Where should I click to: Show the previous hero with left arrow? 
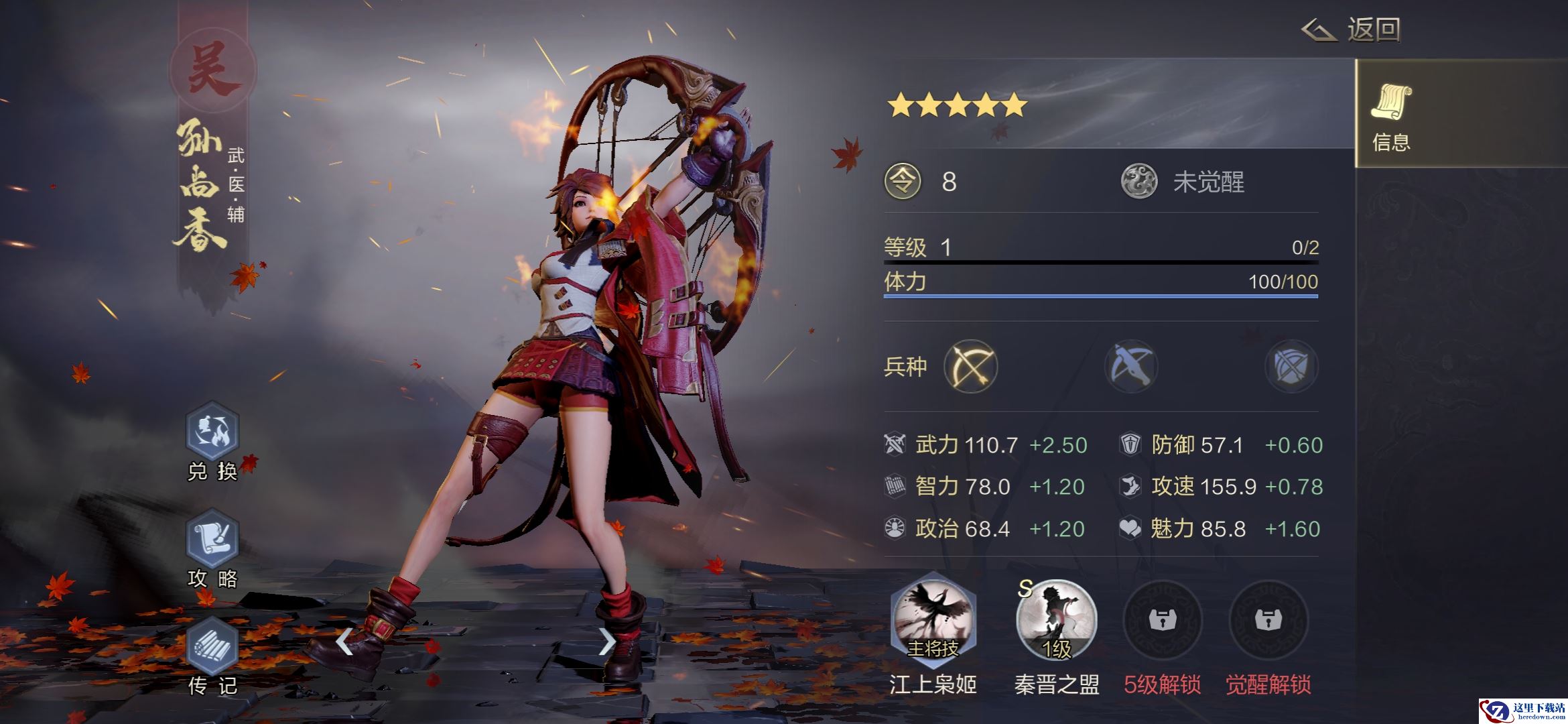point(344,642)
